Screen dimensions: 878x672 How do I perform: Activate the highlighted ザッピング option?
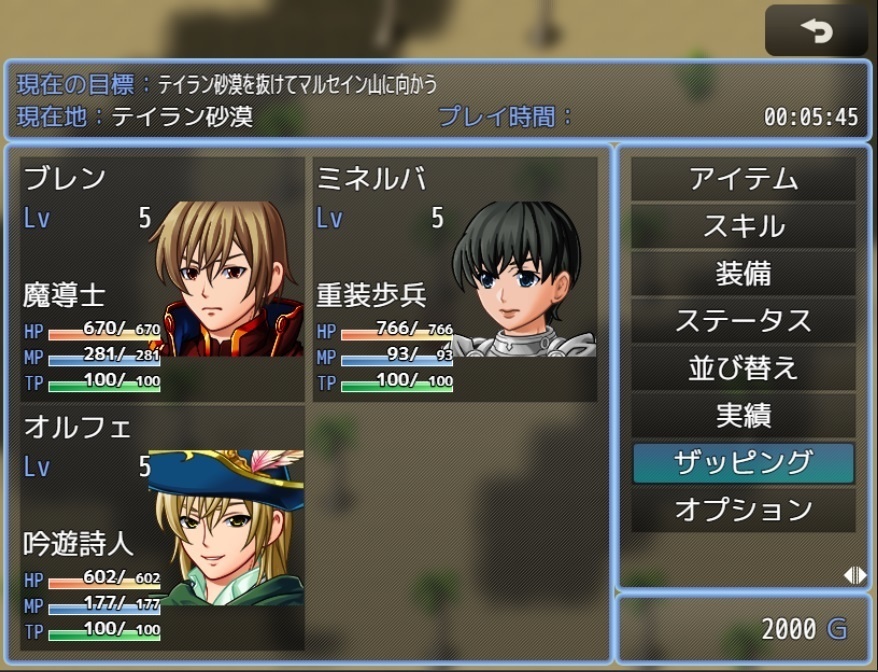[743, 462]
